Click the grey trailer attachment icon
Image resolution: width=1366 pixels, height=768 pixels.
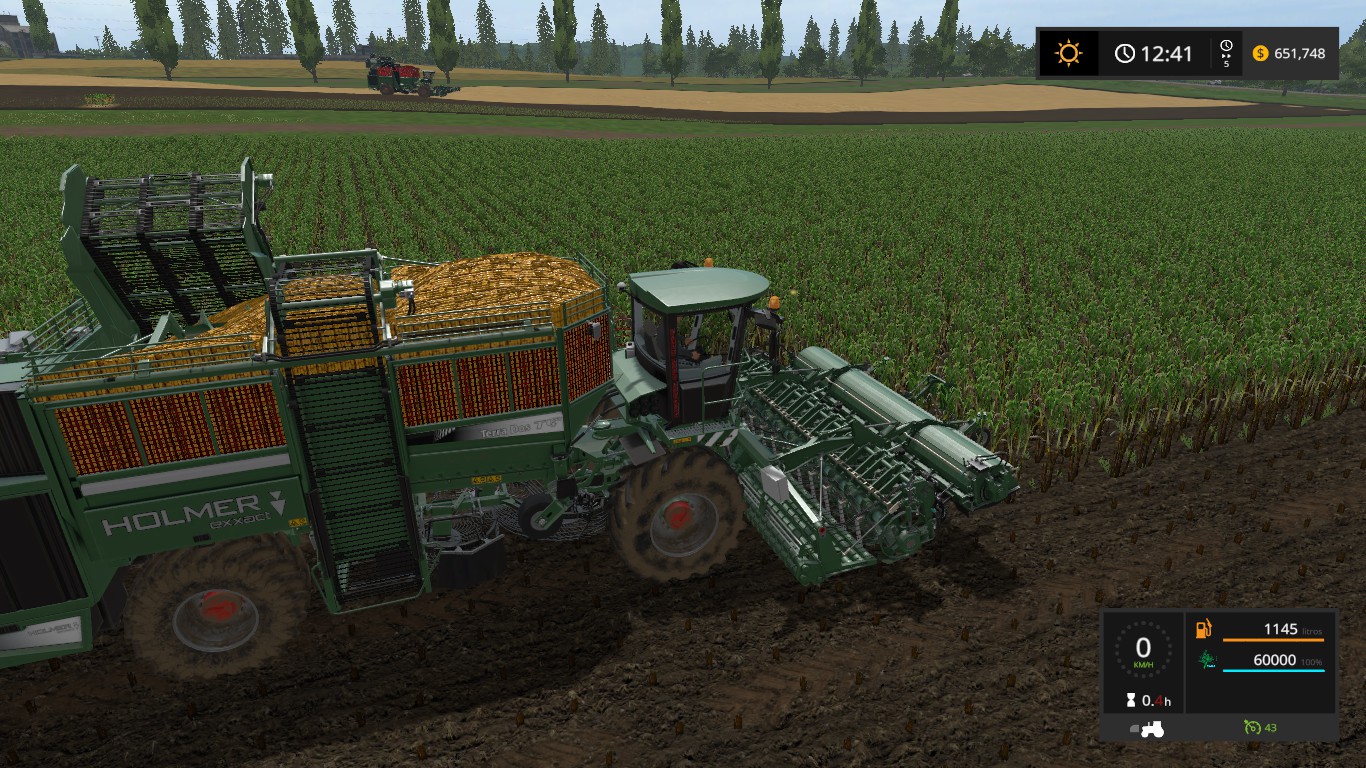pos(1134,727)
